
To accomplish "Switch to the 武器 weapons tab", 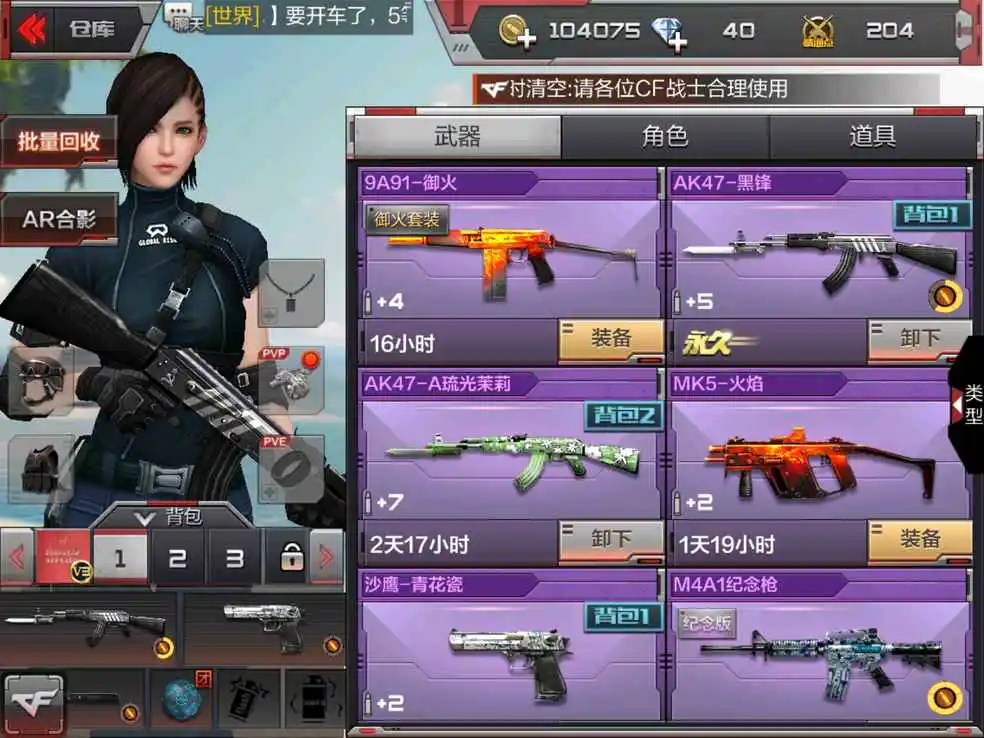I will click(457, 137).
